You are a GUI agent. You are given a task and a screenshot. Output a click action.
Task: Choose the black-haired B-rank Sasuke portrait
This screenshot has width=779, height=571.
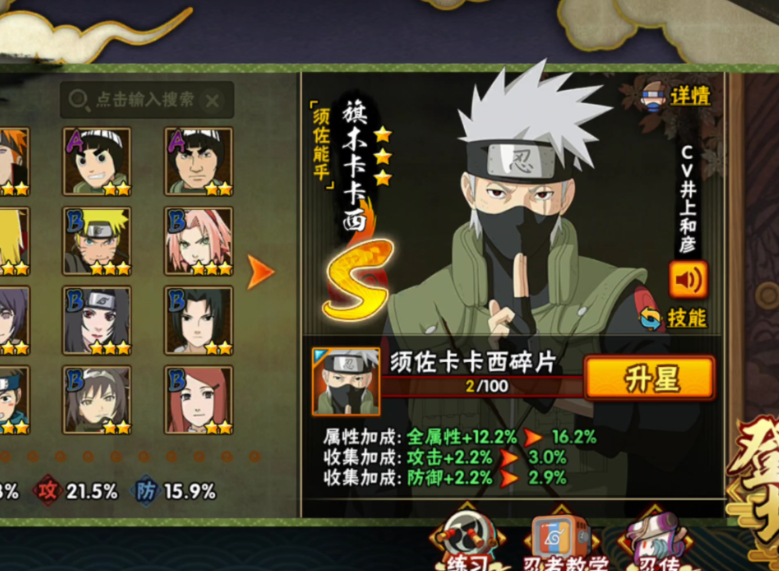(x=198, y=320)
